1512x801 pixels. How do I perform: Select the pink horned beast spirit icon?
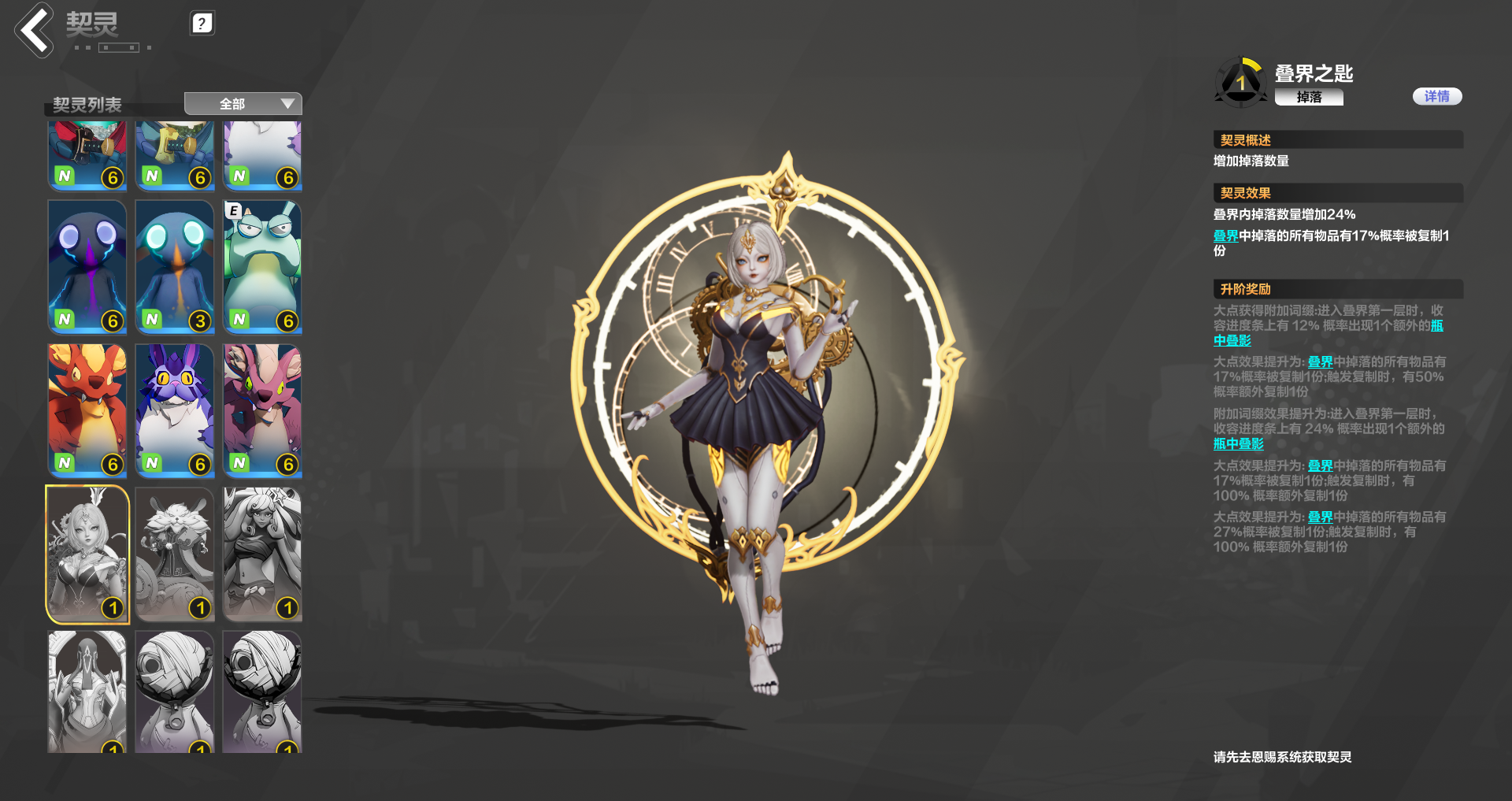[261, 410]
